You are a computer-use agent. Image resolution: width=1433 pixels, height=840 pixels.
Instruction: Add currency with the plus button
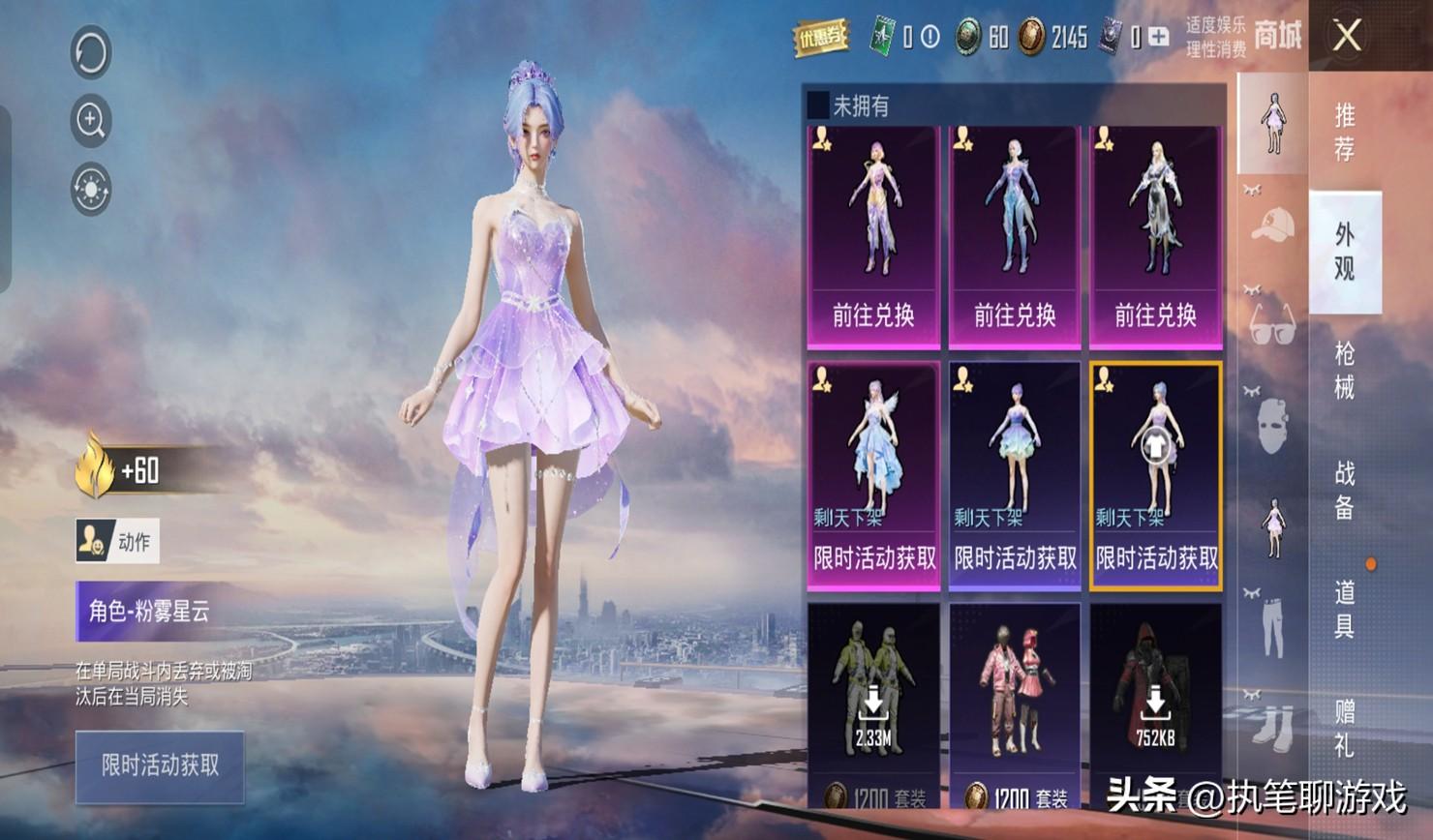point(1158,38)
